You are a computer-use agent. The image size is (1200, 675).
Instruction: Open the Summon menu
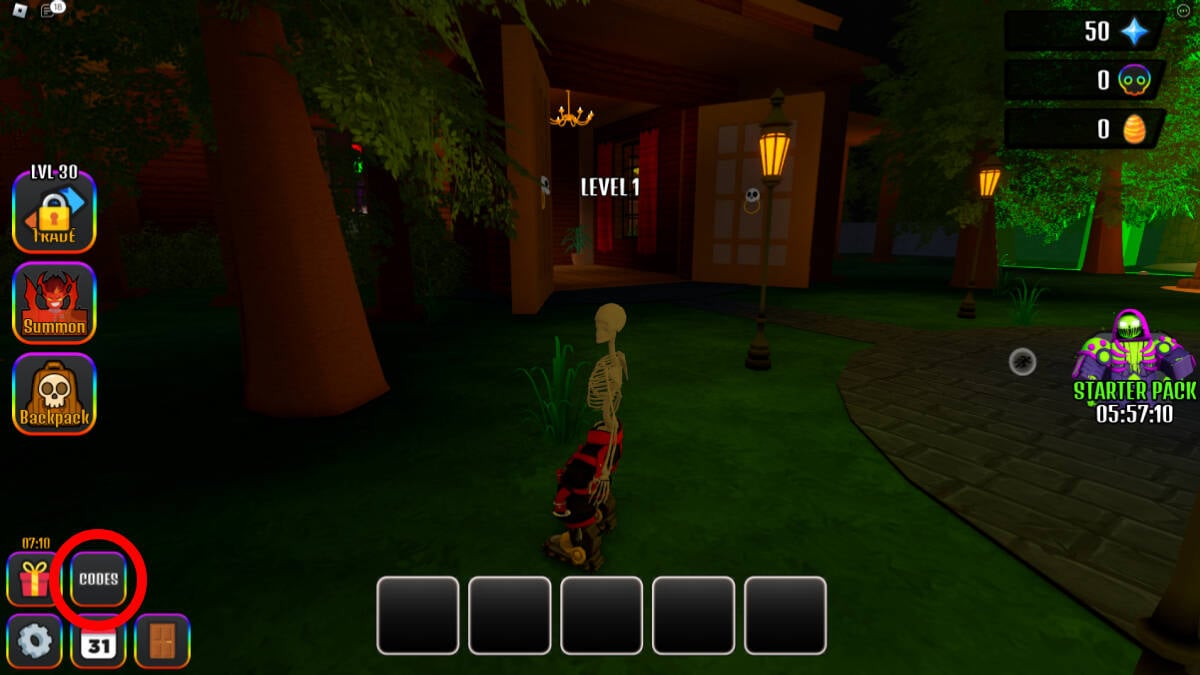(x=54, y=303)
